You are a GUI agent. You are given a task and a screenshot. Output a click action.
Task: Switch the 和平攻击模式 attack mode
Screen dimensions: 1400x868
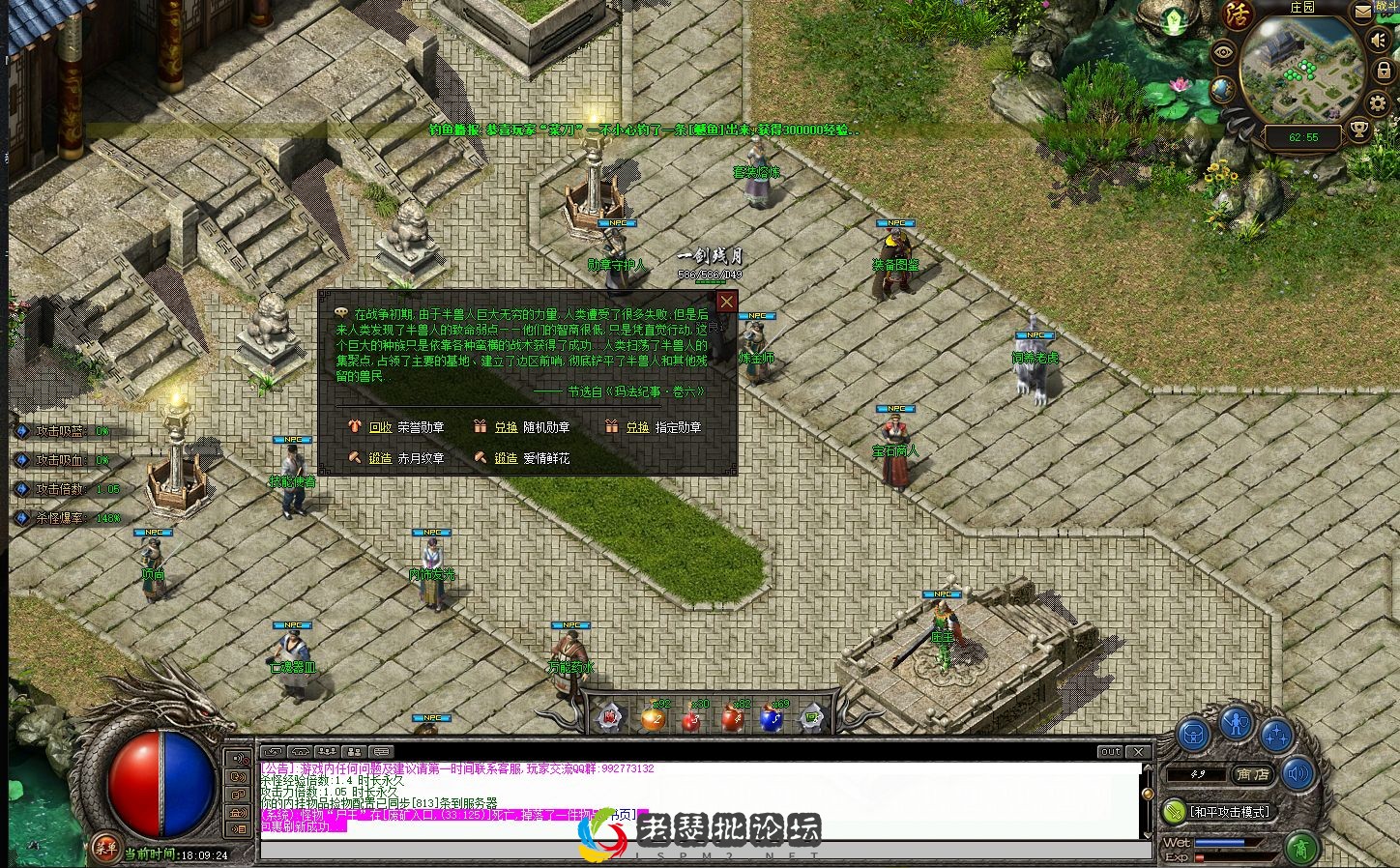1228,811
